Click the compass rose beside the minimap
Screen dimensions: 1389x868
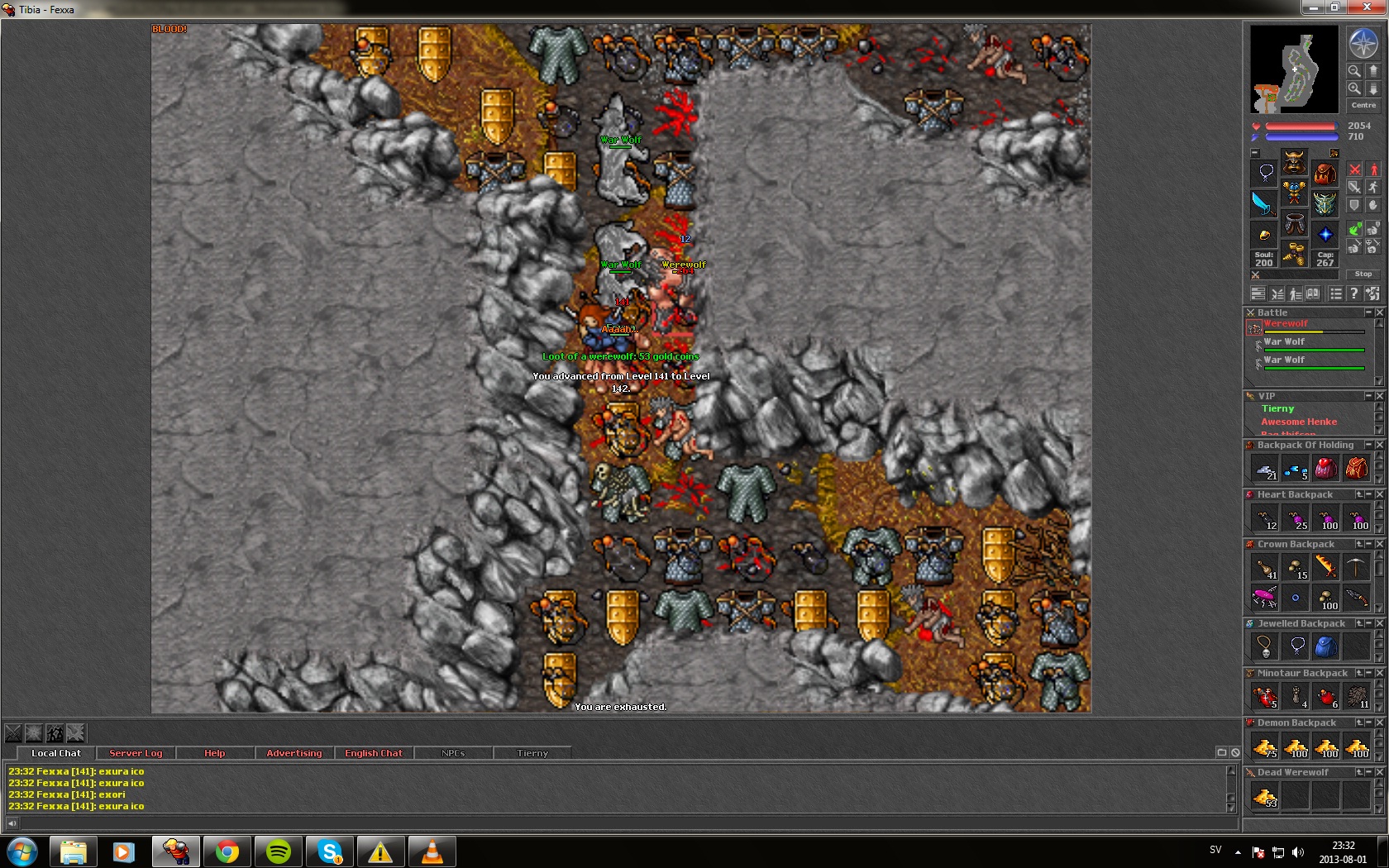click(1363, 43)
